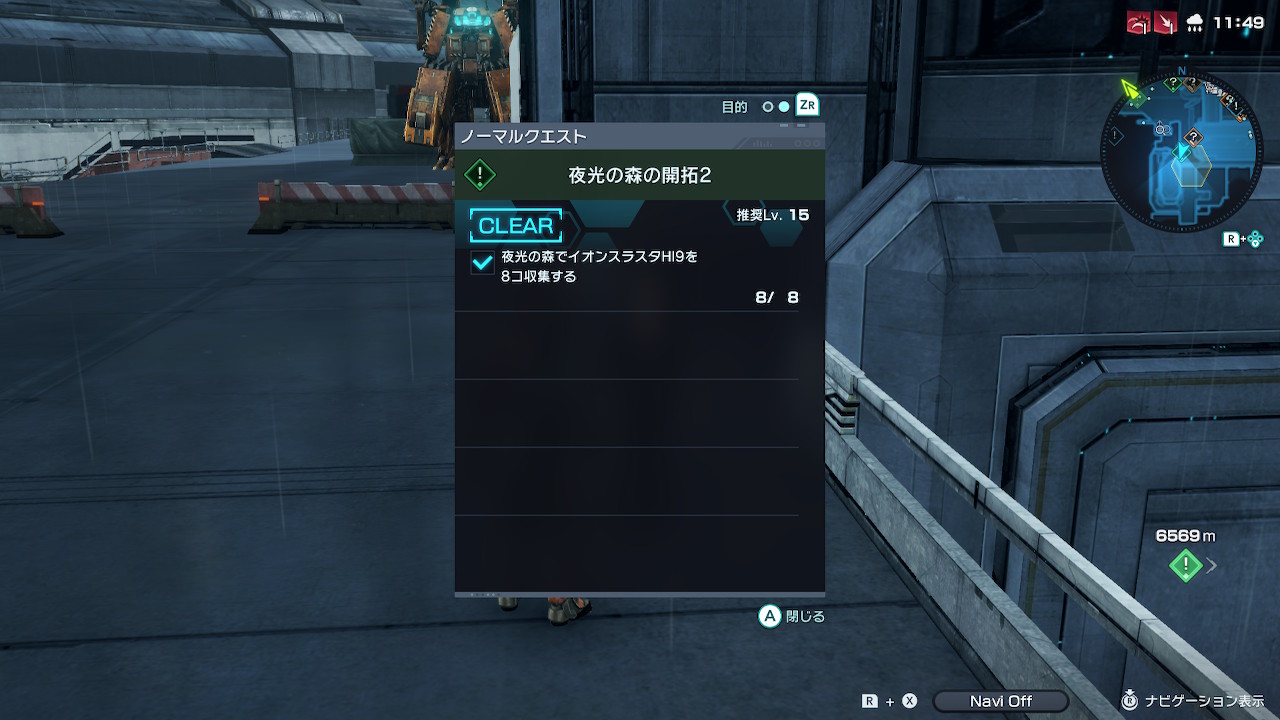Image resolution: width=1280 pixels, height=720 pixels.
Task: Select the CLEAR status badge
Action: [x=516, y=226]
